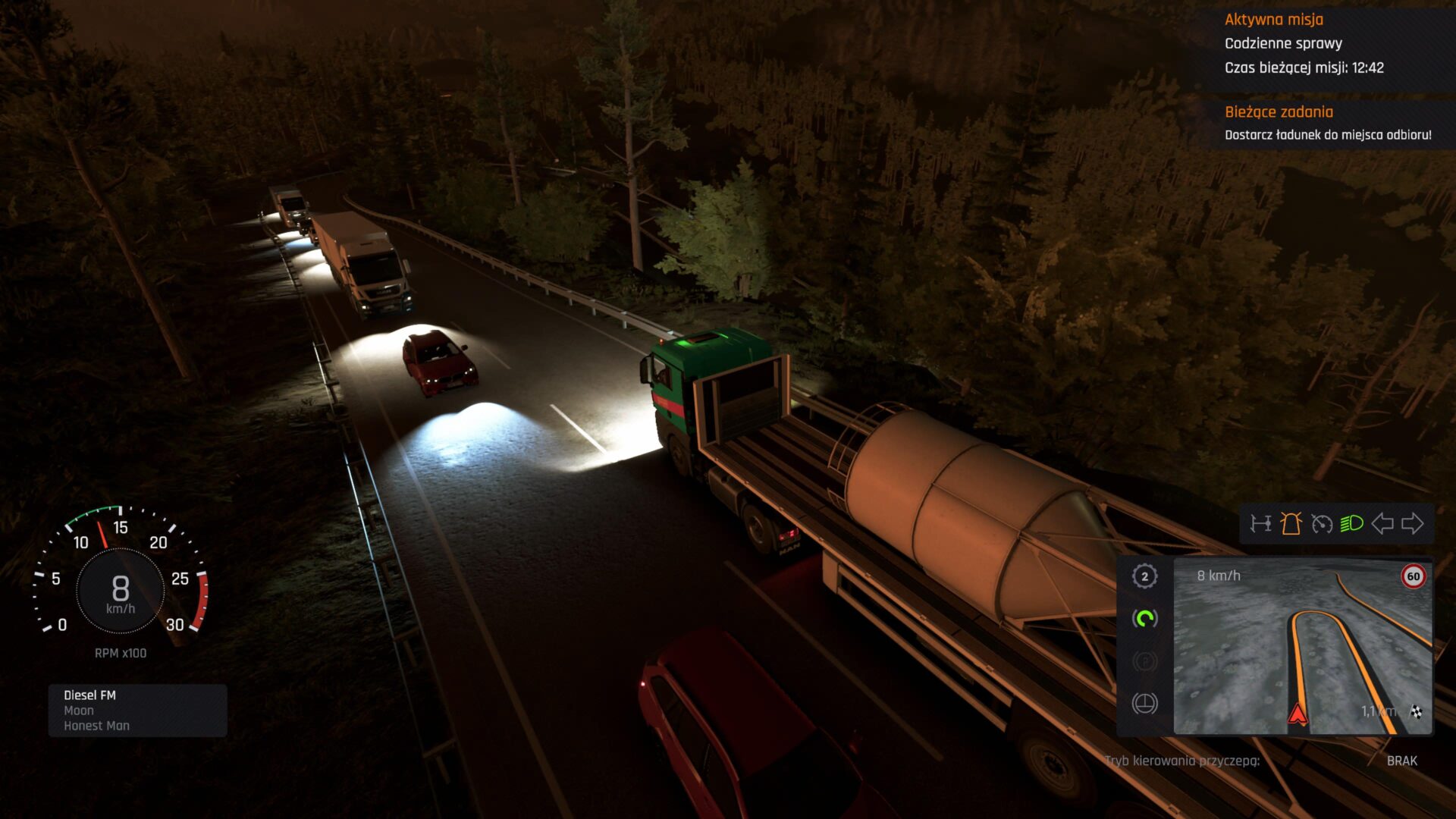
Task: Click the brake pedal circle icon
Action: click(1144, 704)
